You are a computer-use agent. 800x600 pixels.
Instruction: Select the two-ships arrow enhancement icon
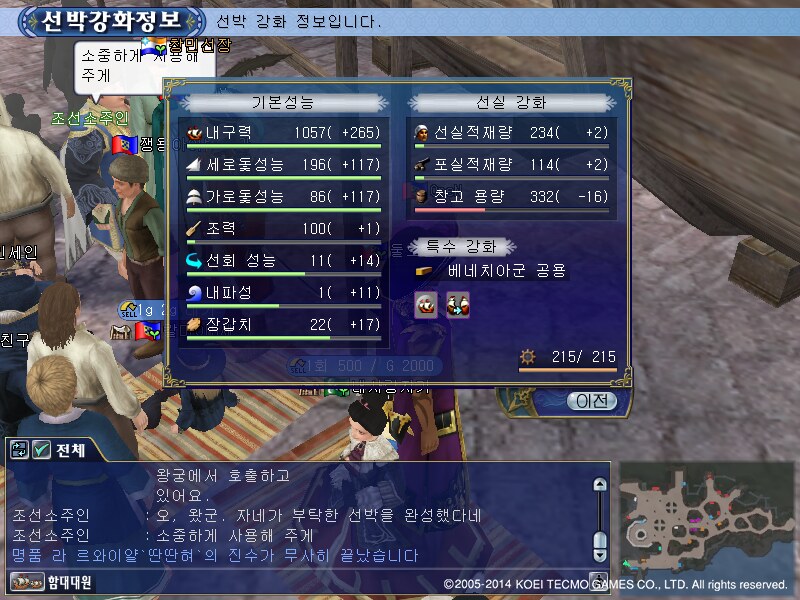tap(457, 305)
